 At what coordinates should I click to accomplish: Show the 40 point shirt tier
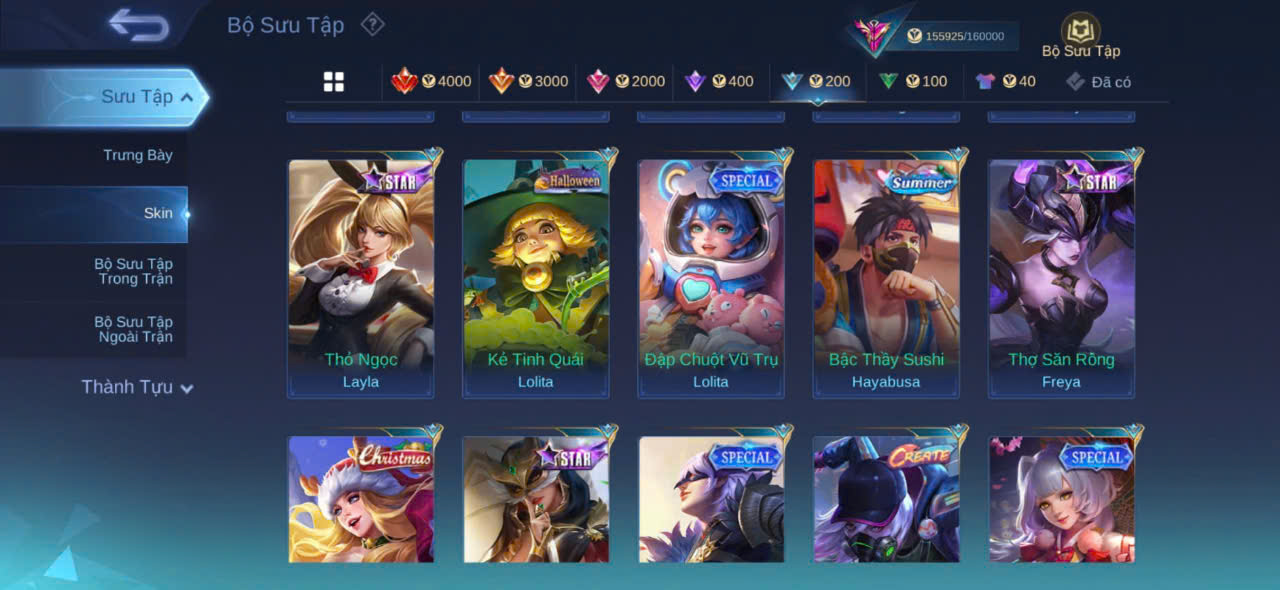pyautogui.click(x=1006, y=82)
